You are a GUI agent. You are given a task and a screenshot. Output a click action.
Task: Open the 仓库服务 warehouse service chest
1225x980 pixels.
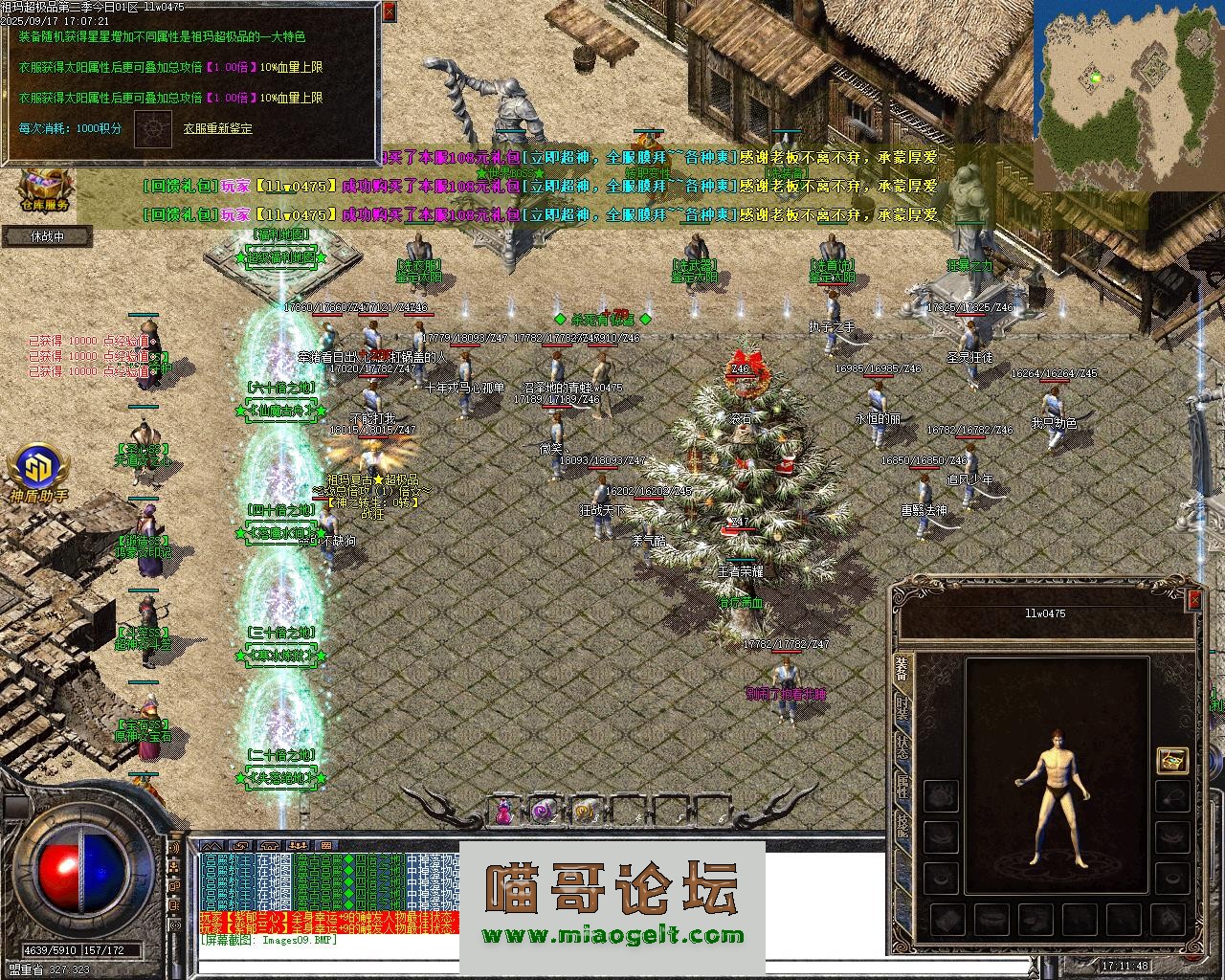pos(45,187)
